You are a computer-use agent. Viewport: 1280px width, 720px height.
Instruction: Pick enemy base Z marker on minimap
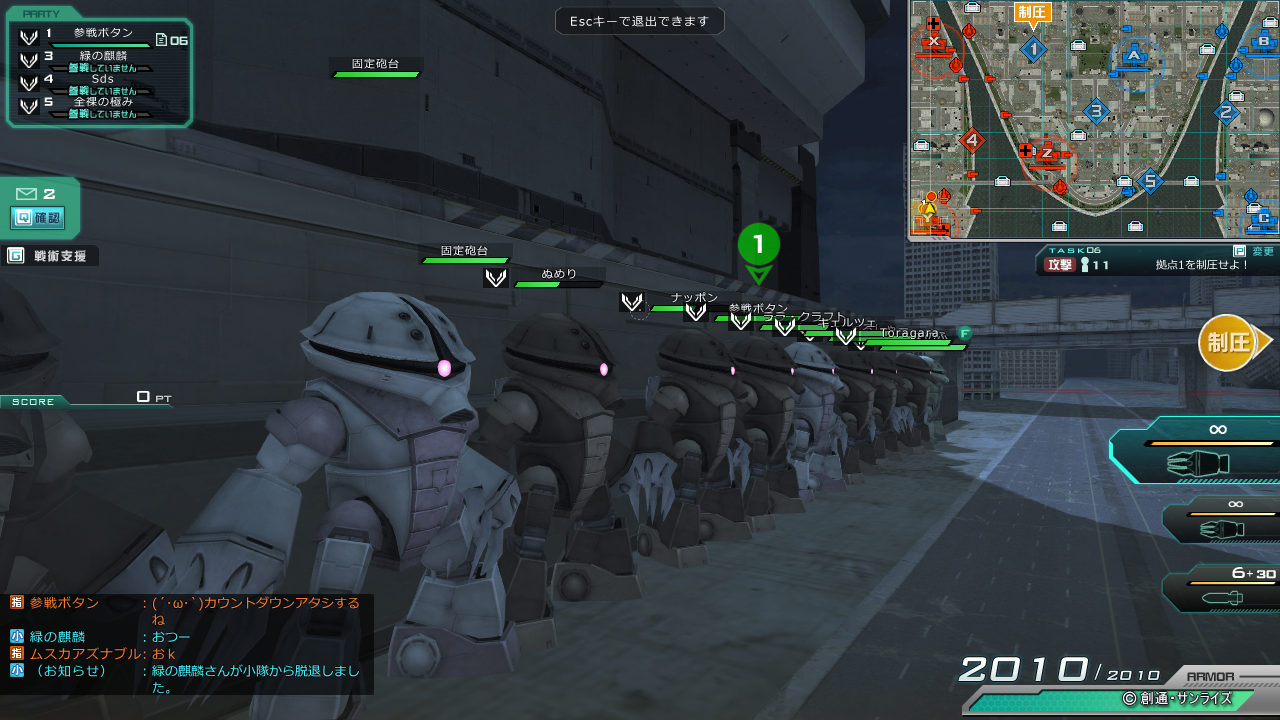[x=1046, y=153]
